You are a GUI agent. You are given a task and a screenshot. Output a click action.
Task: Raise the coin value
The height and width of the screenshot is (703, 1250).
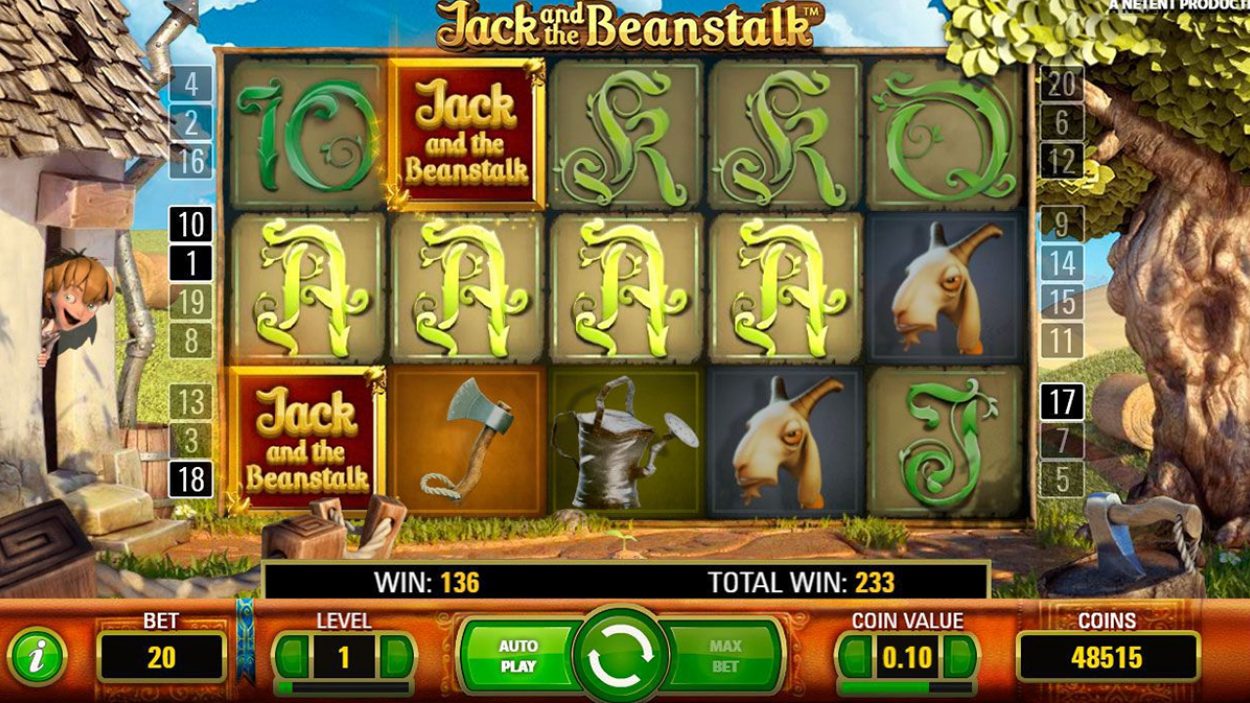pos(960,657)
